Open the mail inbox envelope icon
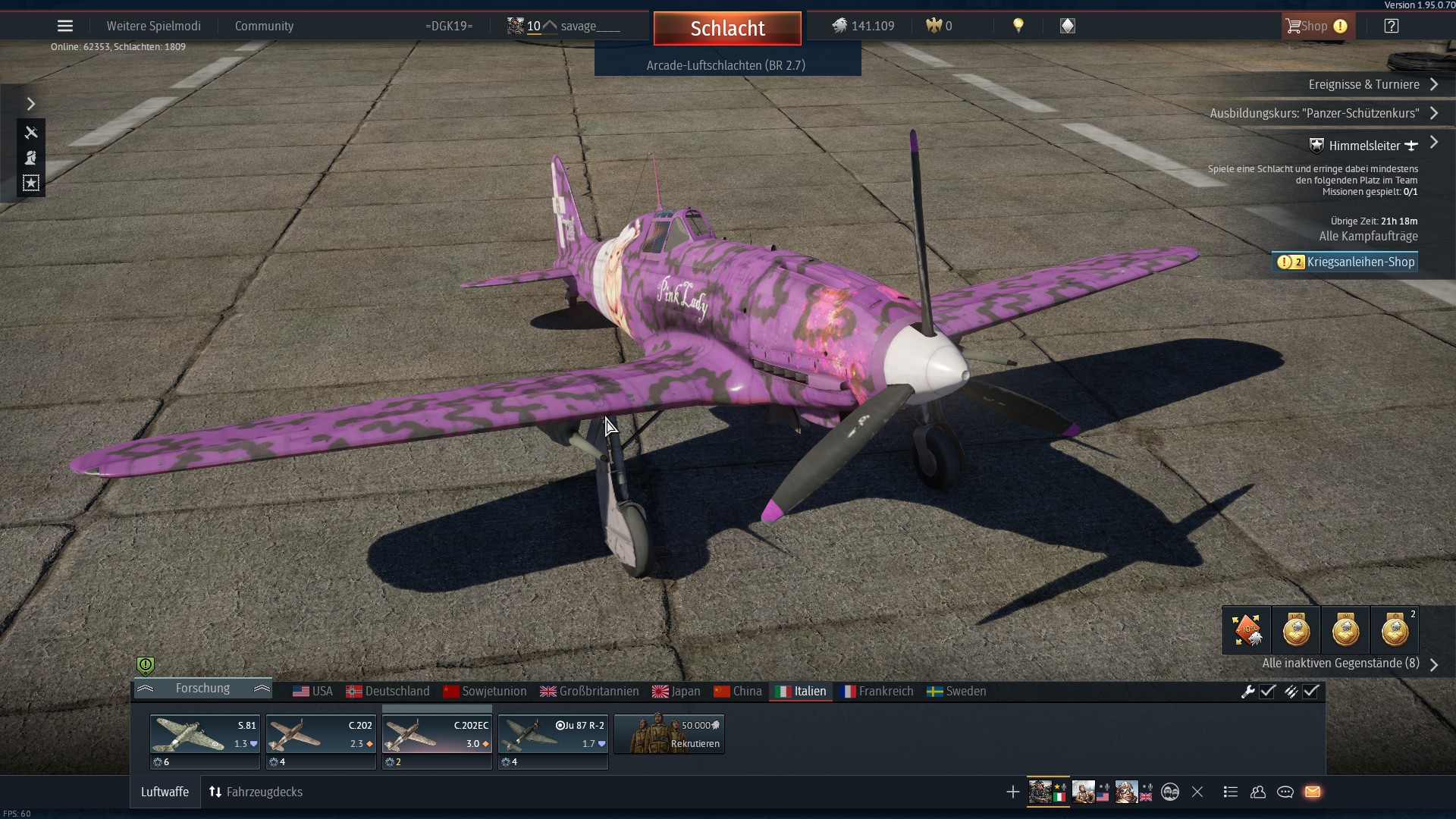This screenshot has width=1456, height=819. click(1313, 792)
